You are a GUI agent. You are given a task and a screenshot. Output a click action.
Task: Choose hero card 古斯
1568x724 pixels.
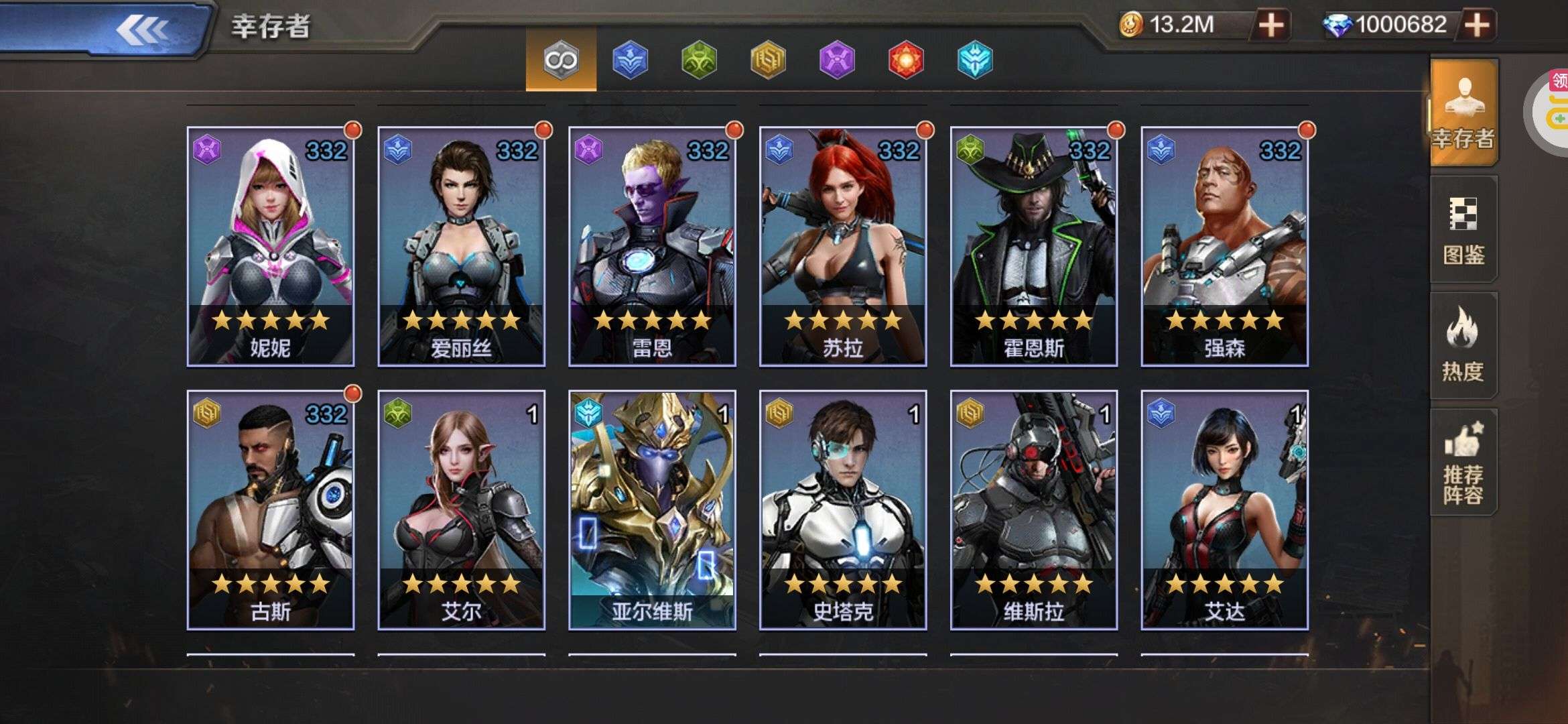(271, 509)
